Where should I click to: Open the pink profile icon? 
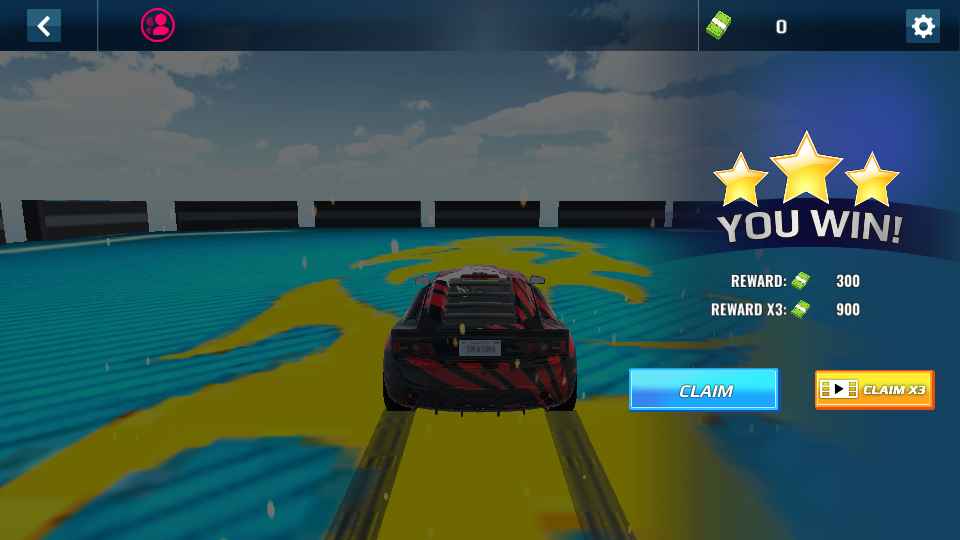click(x=158, y=25)
